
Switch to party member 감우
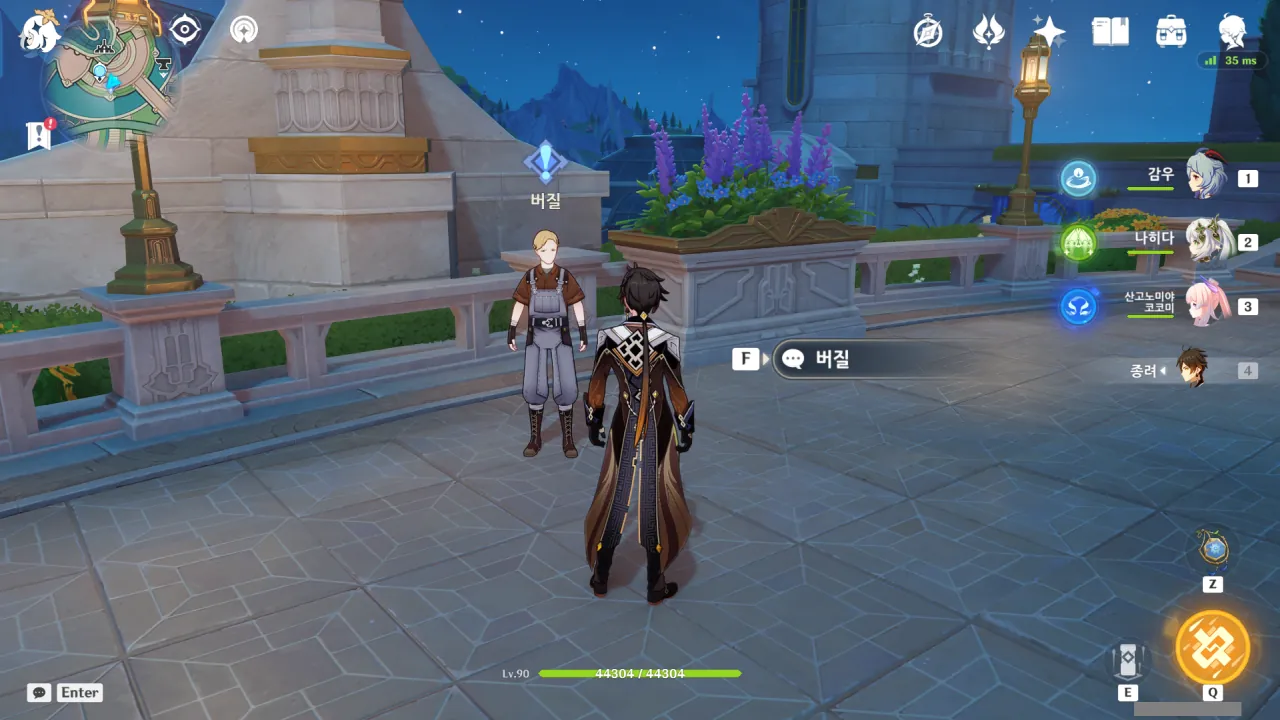tap(1206, 177)
